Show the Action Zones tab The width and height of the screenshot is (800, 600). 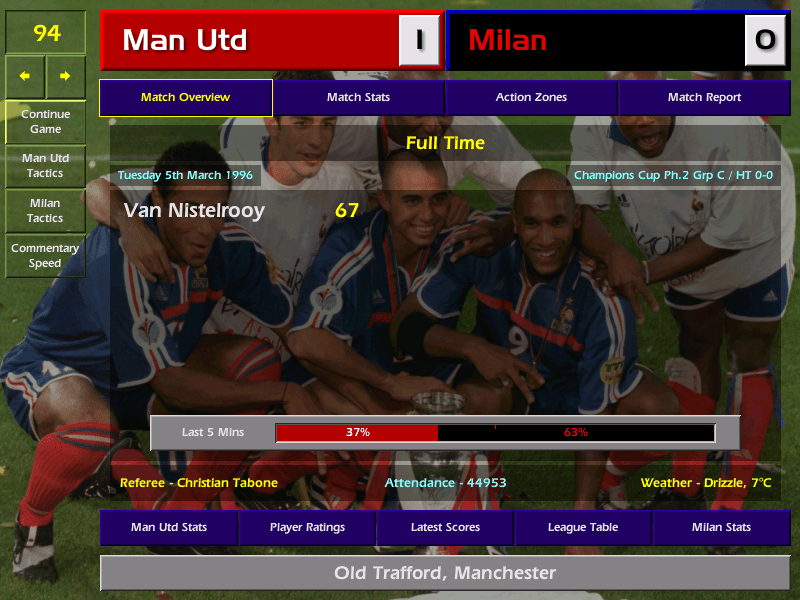531,98
